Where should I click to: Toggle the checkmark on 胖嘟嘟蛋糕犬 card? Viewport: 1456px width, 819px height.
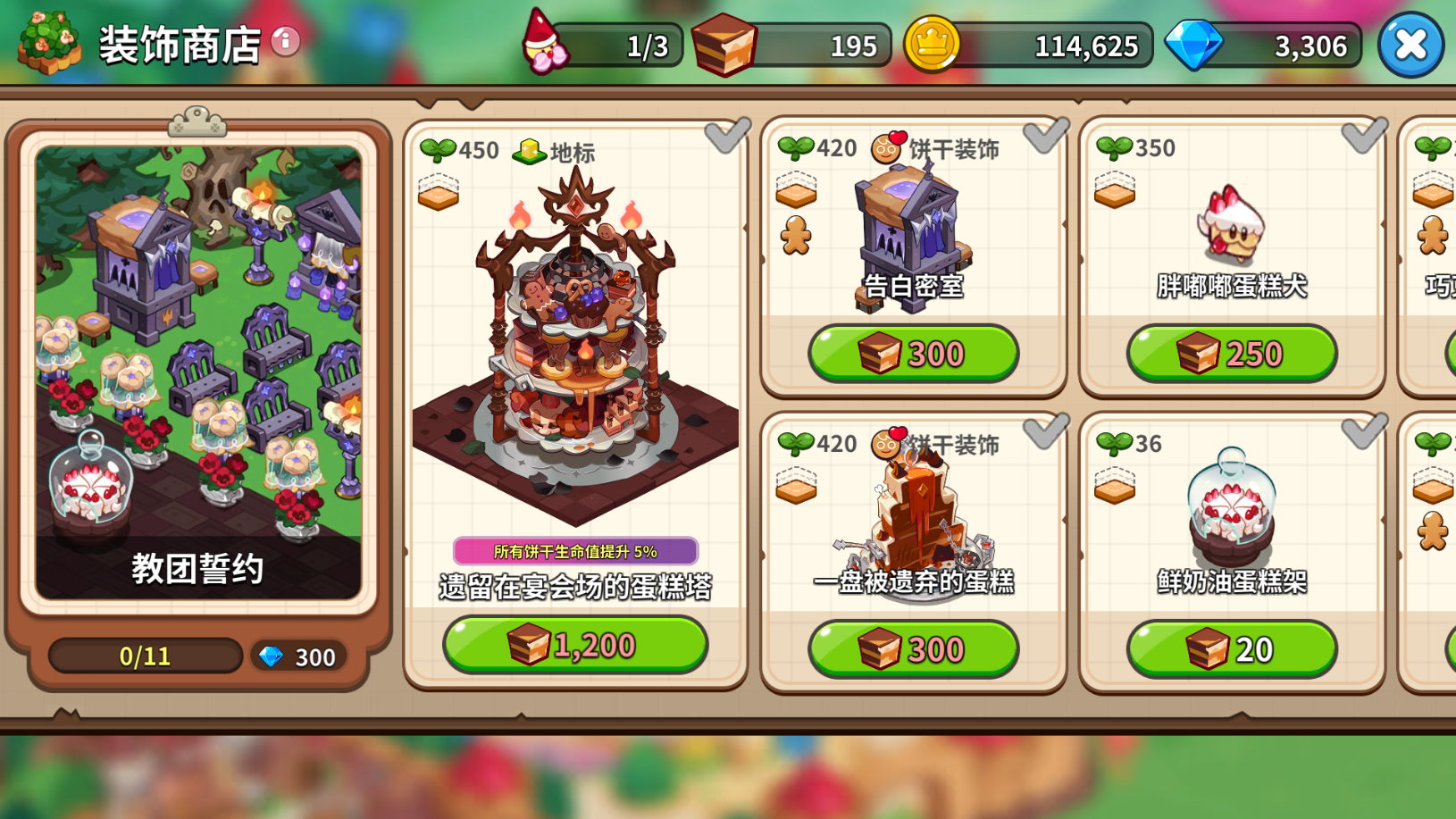click(1364, 134)
